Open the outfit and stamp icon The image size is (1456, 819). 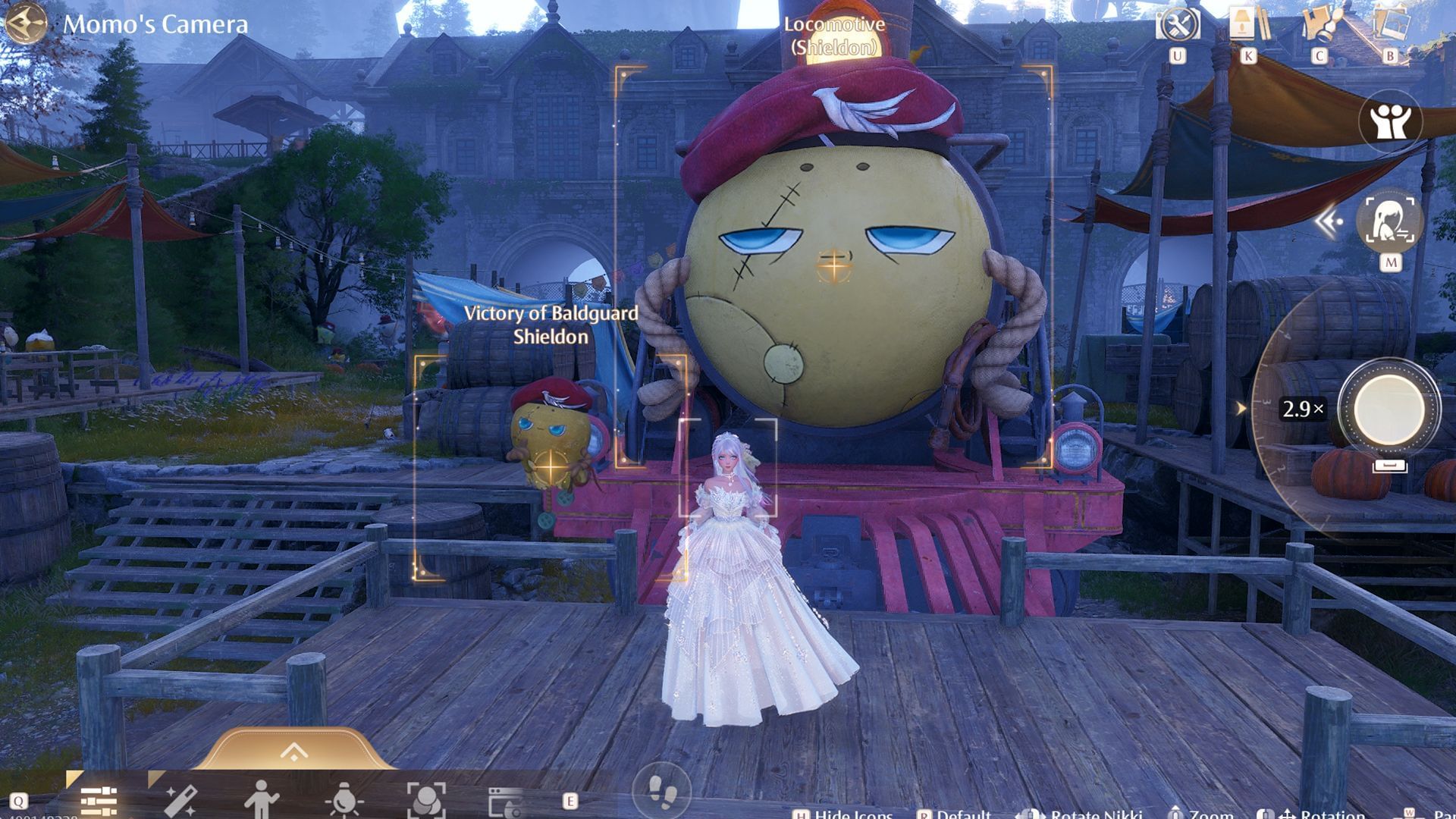pyautogui.click(x=1320, y=25)
